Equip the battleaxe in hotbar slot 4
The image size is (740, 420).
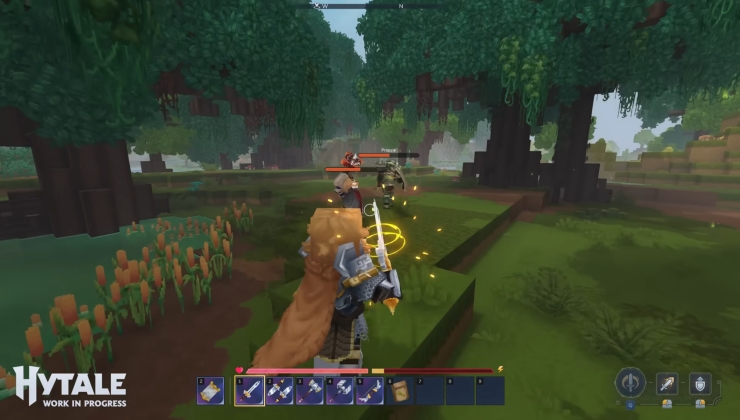(x=340, y=391)
